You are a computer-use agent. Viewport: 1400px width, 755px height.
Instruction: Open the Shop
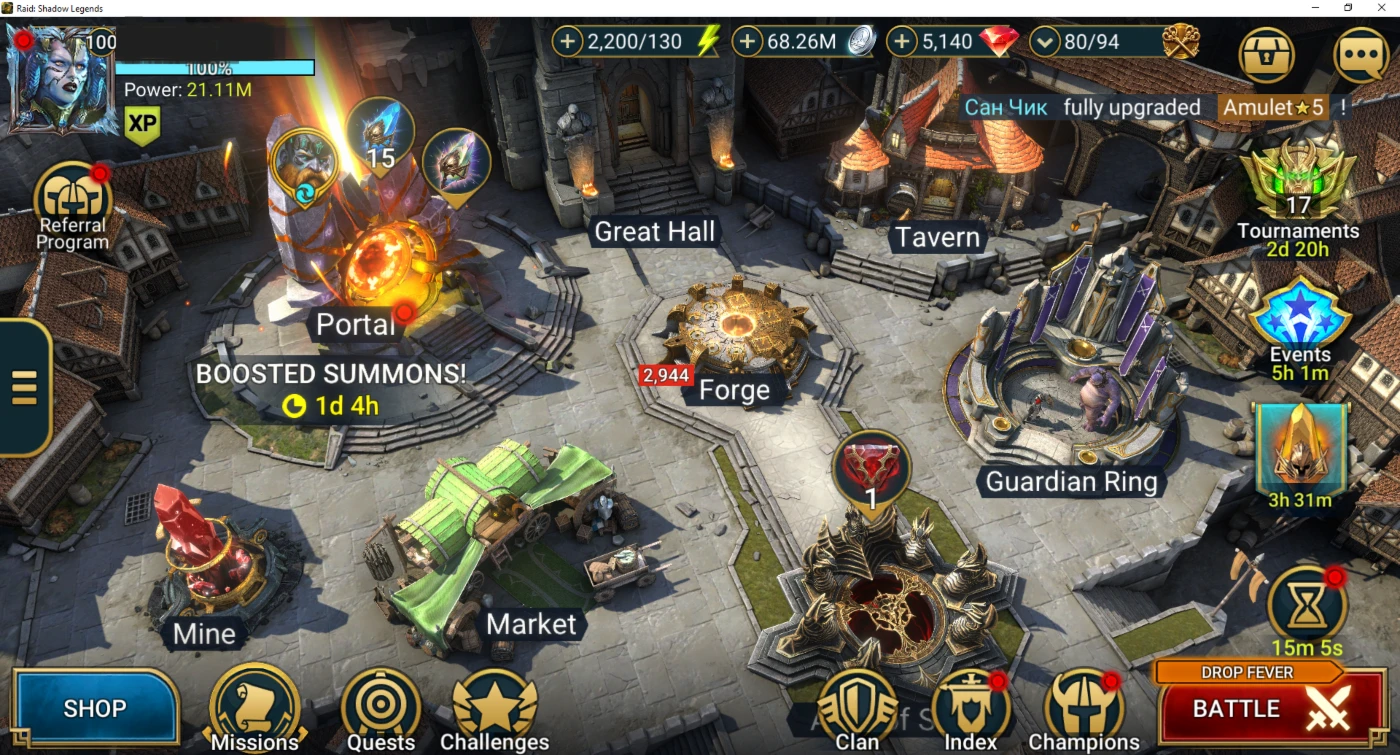coord(95,708)
